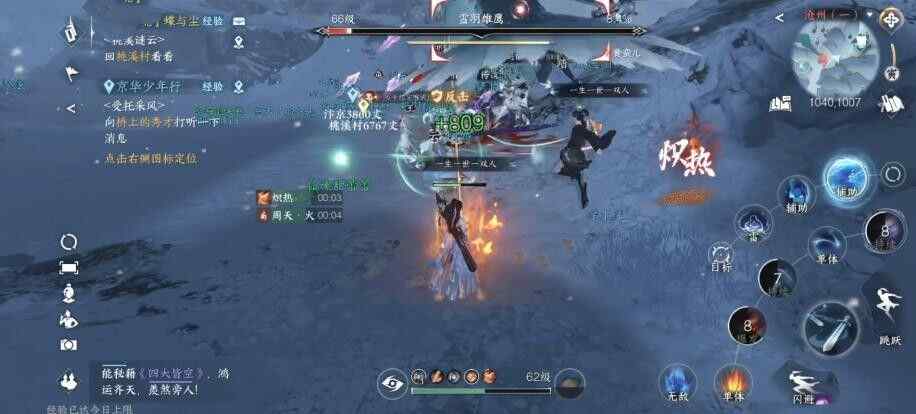Take a screenshot with the camera icon
Image resolution: width=916 pixels, height=414 pixels.
[69, 344]
